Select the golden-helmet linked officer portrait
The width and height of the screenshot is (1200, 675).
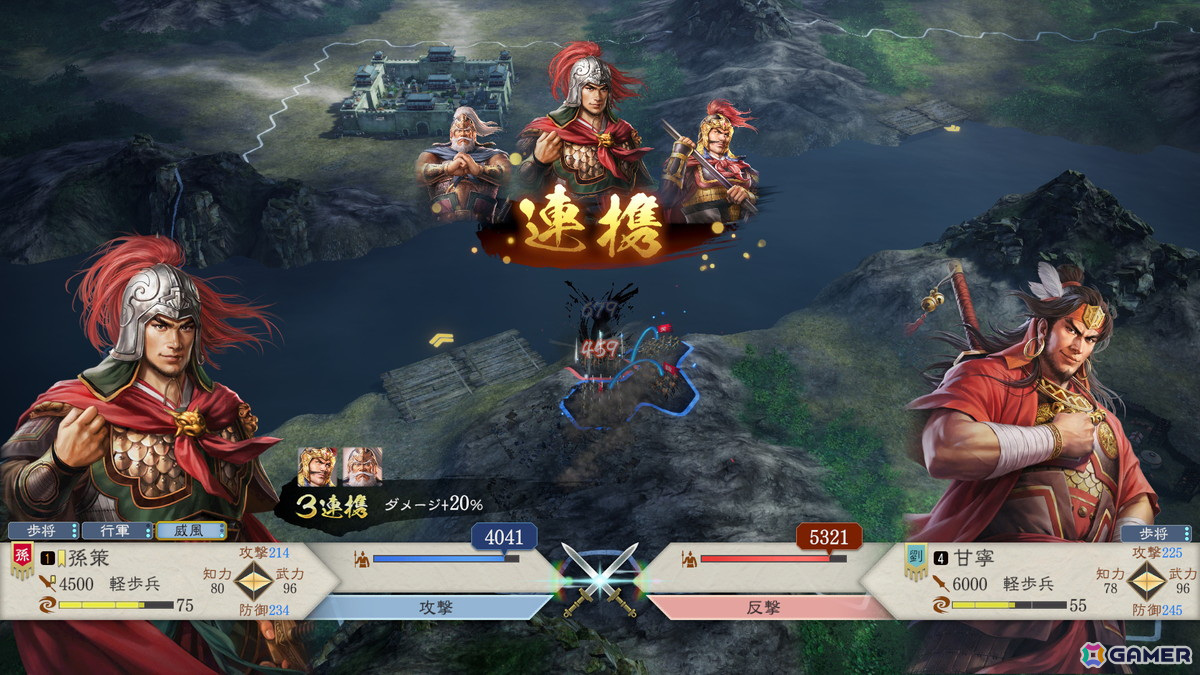pos(317,466)
